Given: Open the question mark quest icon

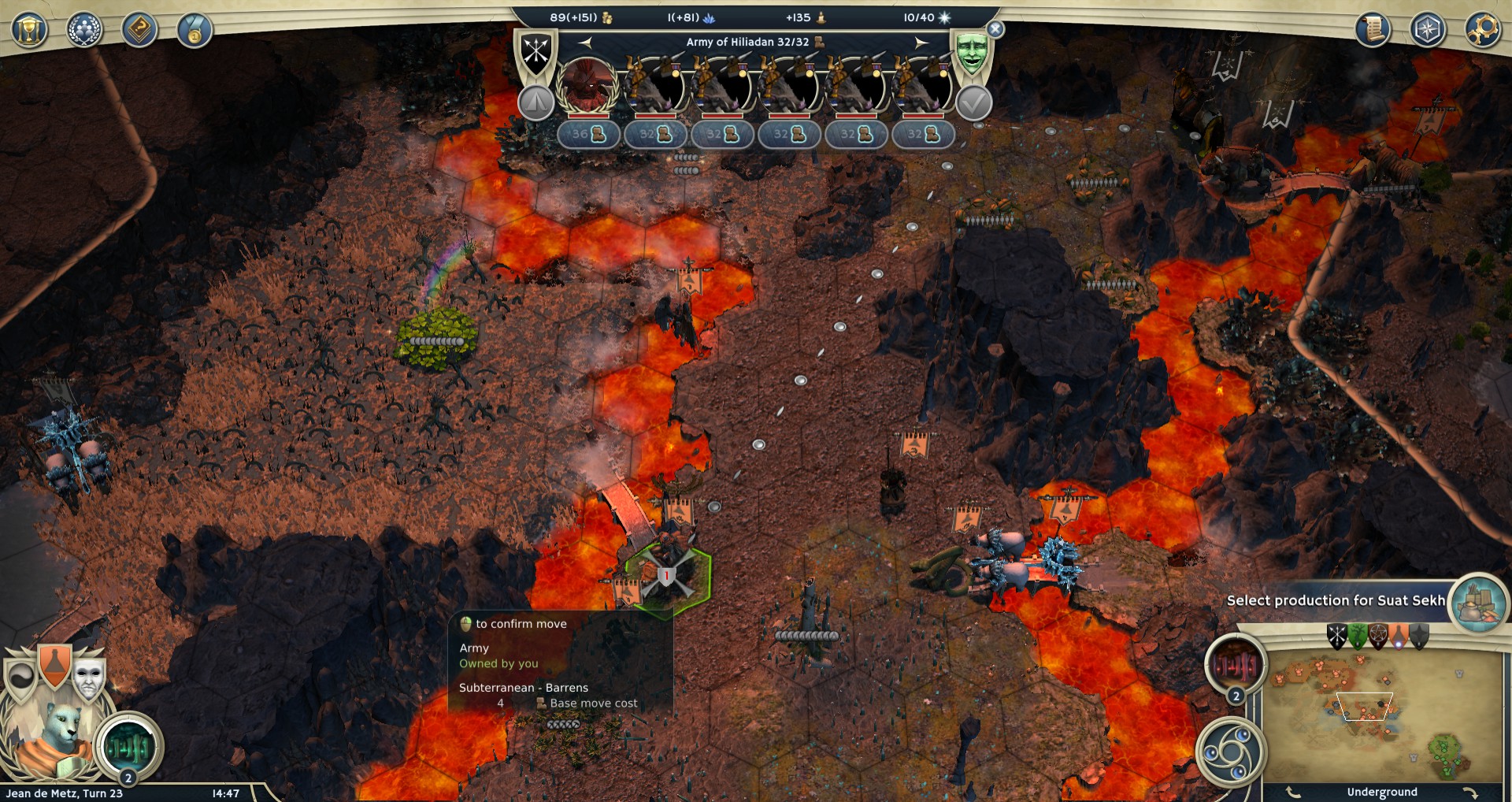Looking at the screenshot, I should (x=139, y=31).
